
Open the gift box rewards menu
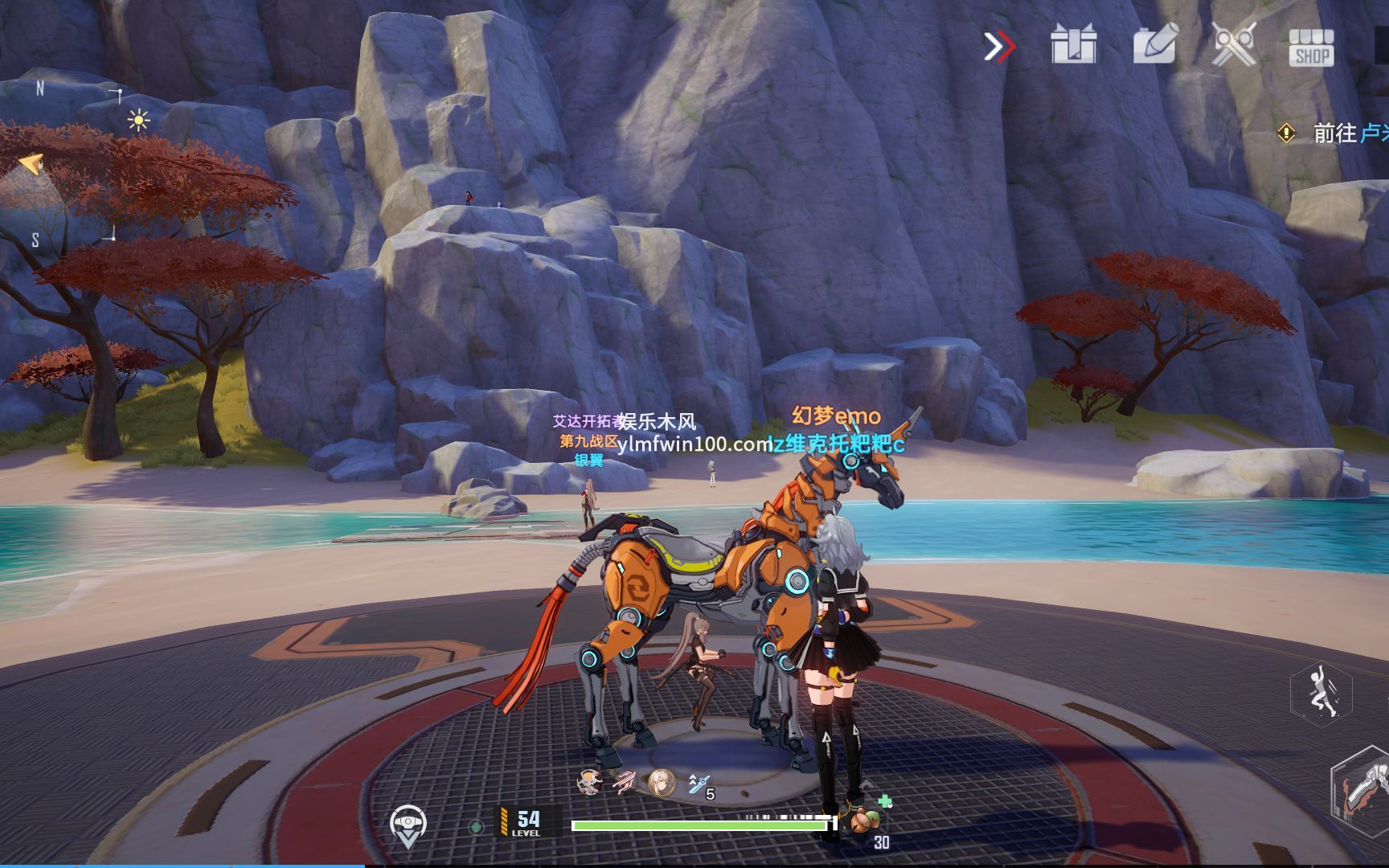1073,44
